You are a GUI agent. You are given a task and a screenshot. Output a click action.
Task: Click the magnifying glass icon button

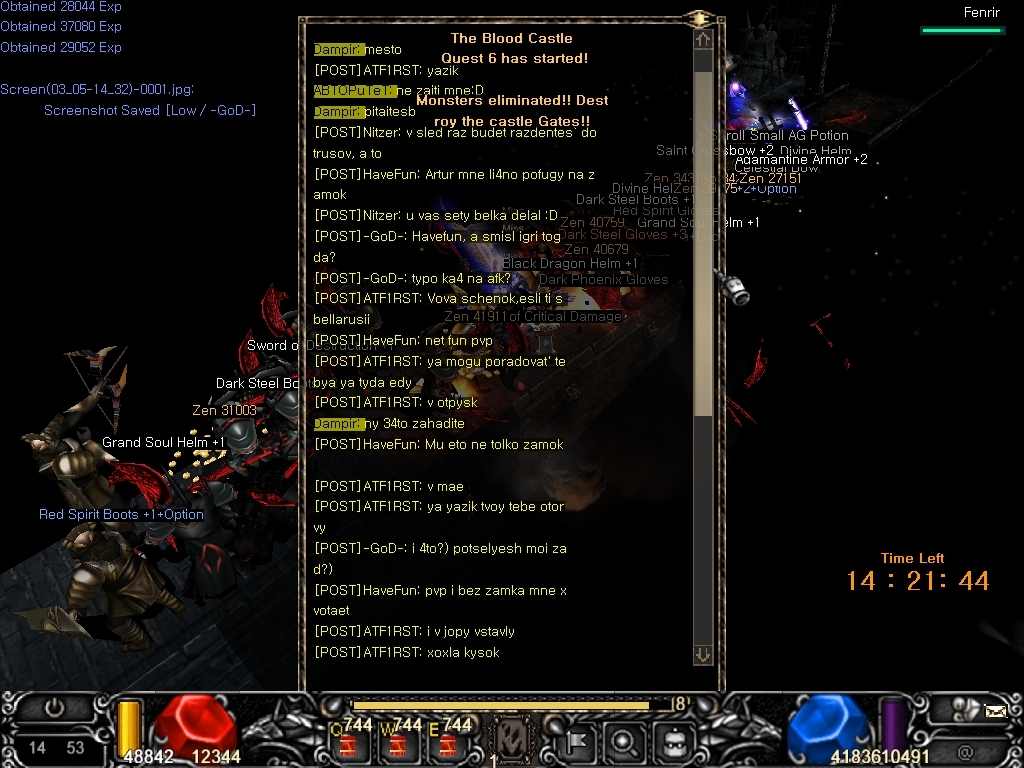(624, 743)
